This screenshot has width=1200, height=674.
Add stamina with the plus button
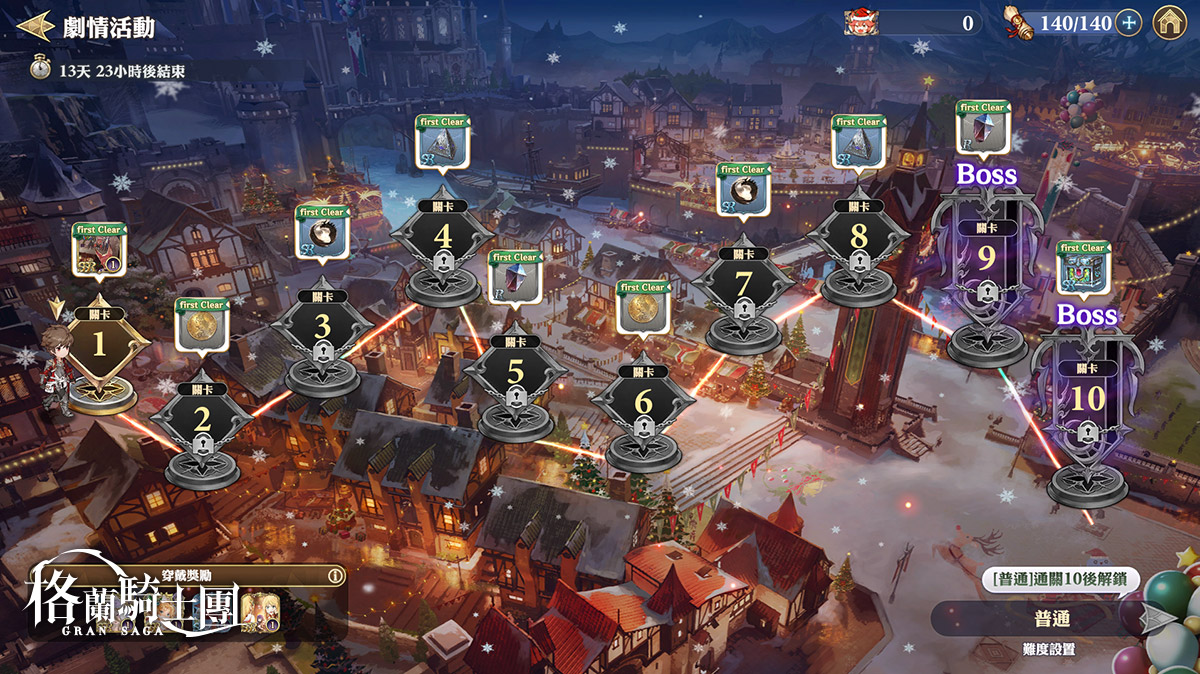point(1128,23)
